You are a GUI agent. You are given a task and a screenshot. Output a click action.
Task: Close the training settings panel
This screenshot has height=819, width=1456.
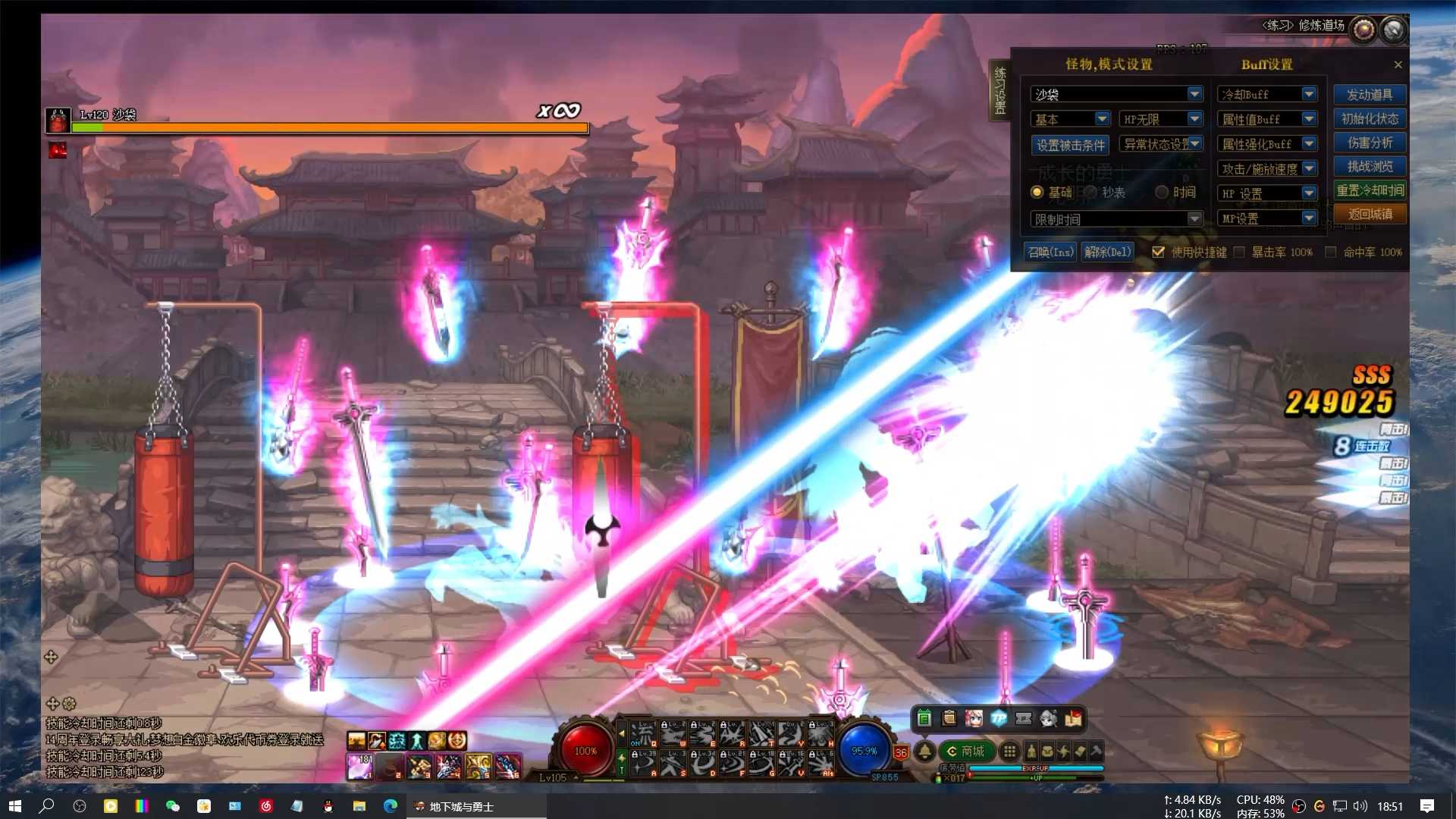tap(1398, 64)
